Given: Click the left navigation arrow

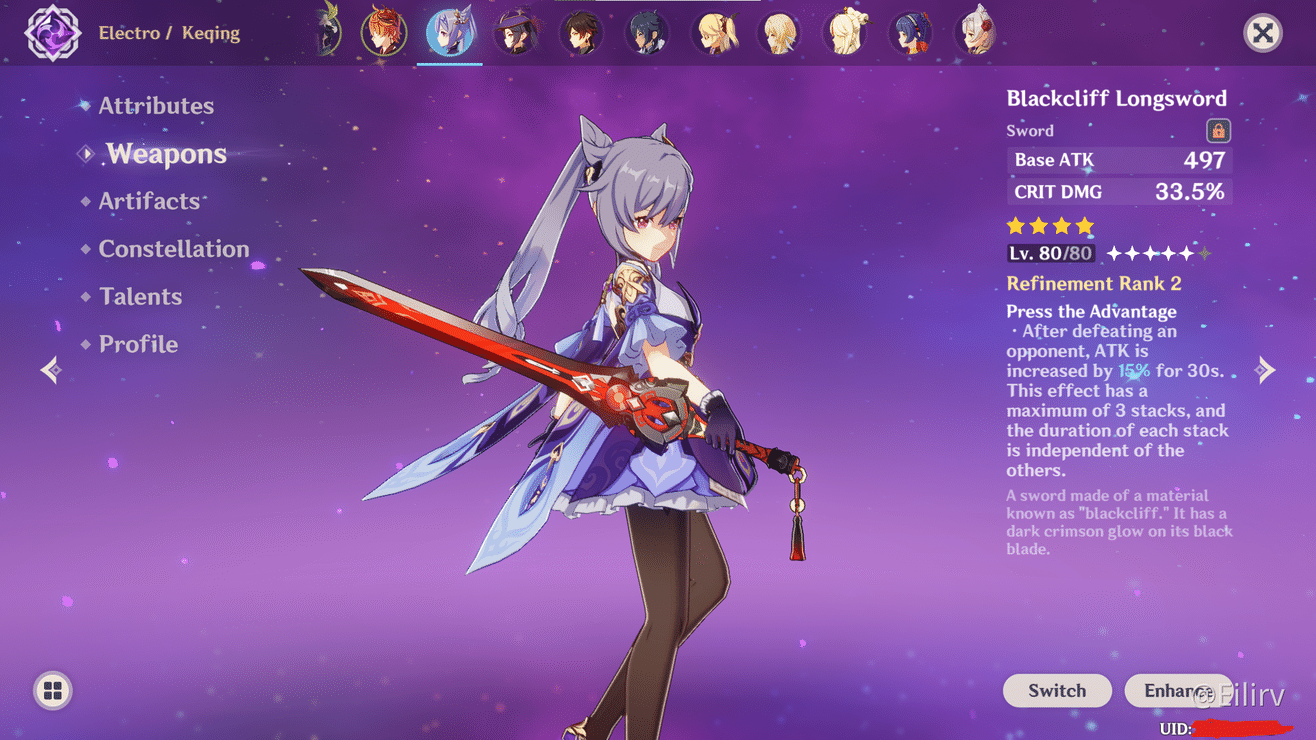Looking at the screenshot, I should (x=50, y=370).
